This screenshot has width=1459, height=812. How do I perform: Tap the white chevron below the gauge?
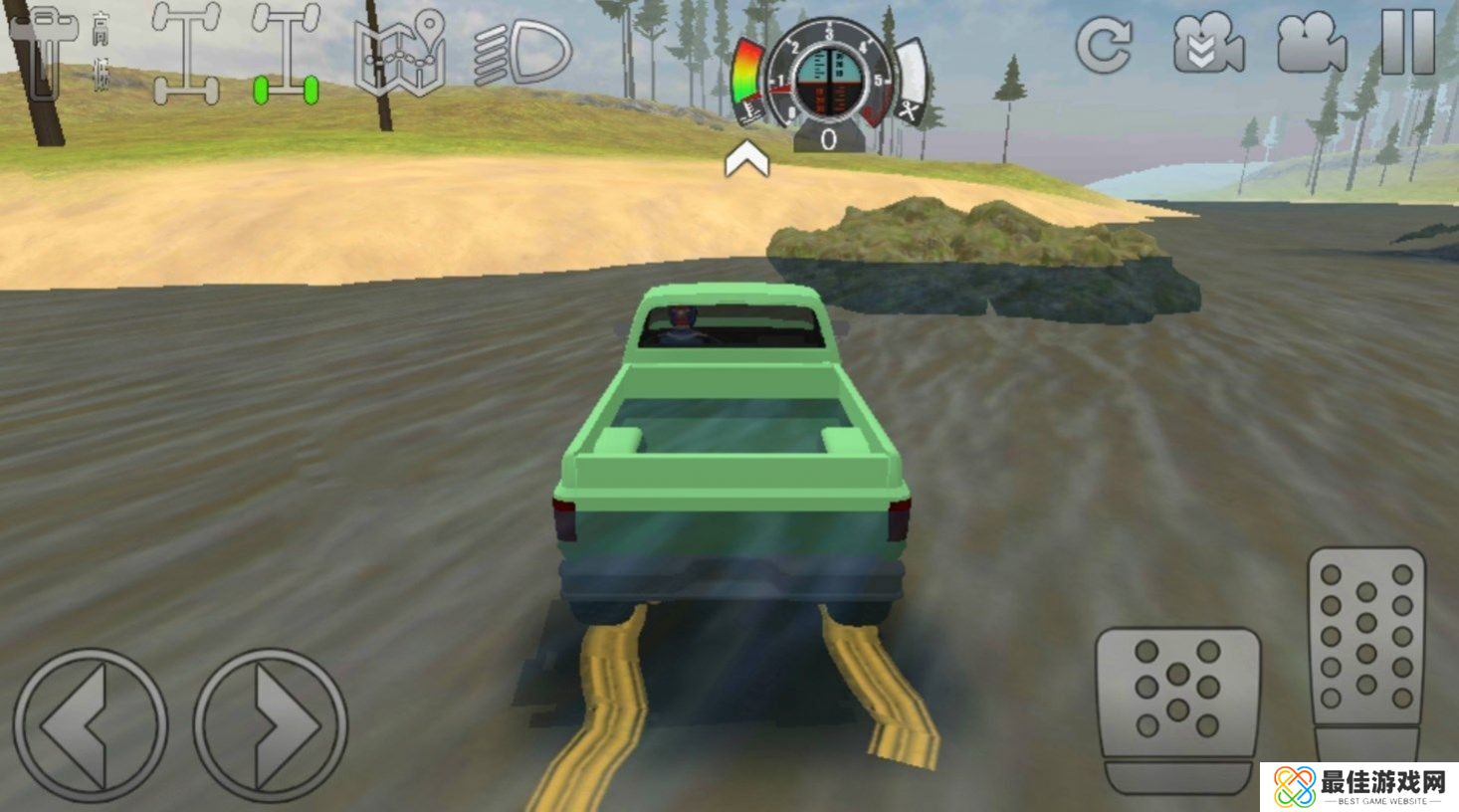click(x=746, y=159)
